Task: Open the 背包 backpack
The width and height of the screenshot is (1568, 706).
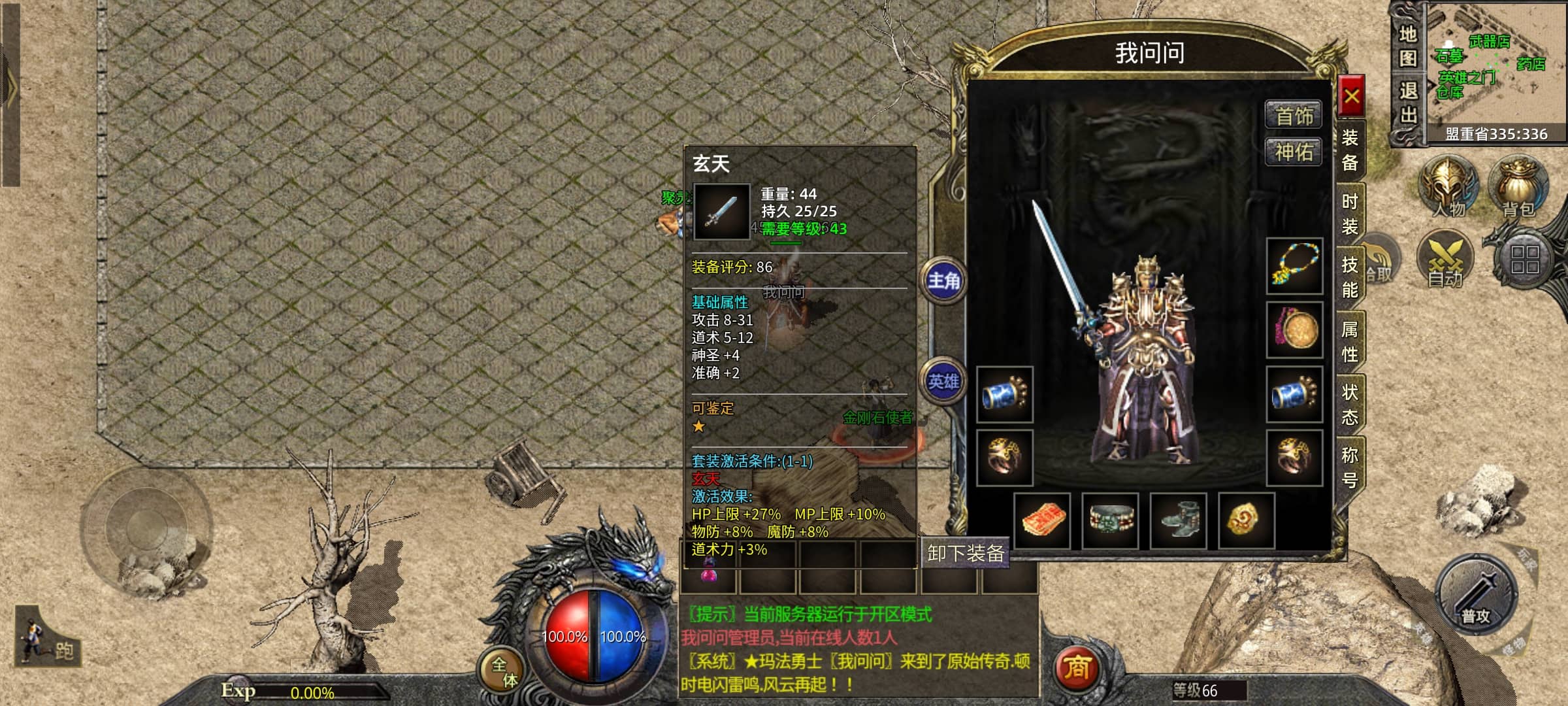Action: pos(1518,186)
